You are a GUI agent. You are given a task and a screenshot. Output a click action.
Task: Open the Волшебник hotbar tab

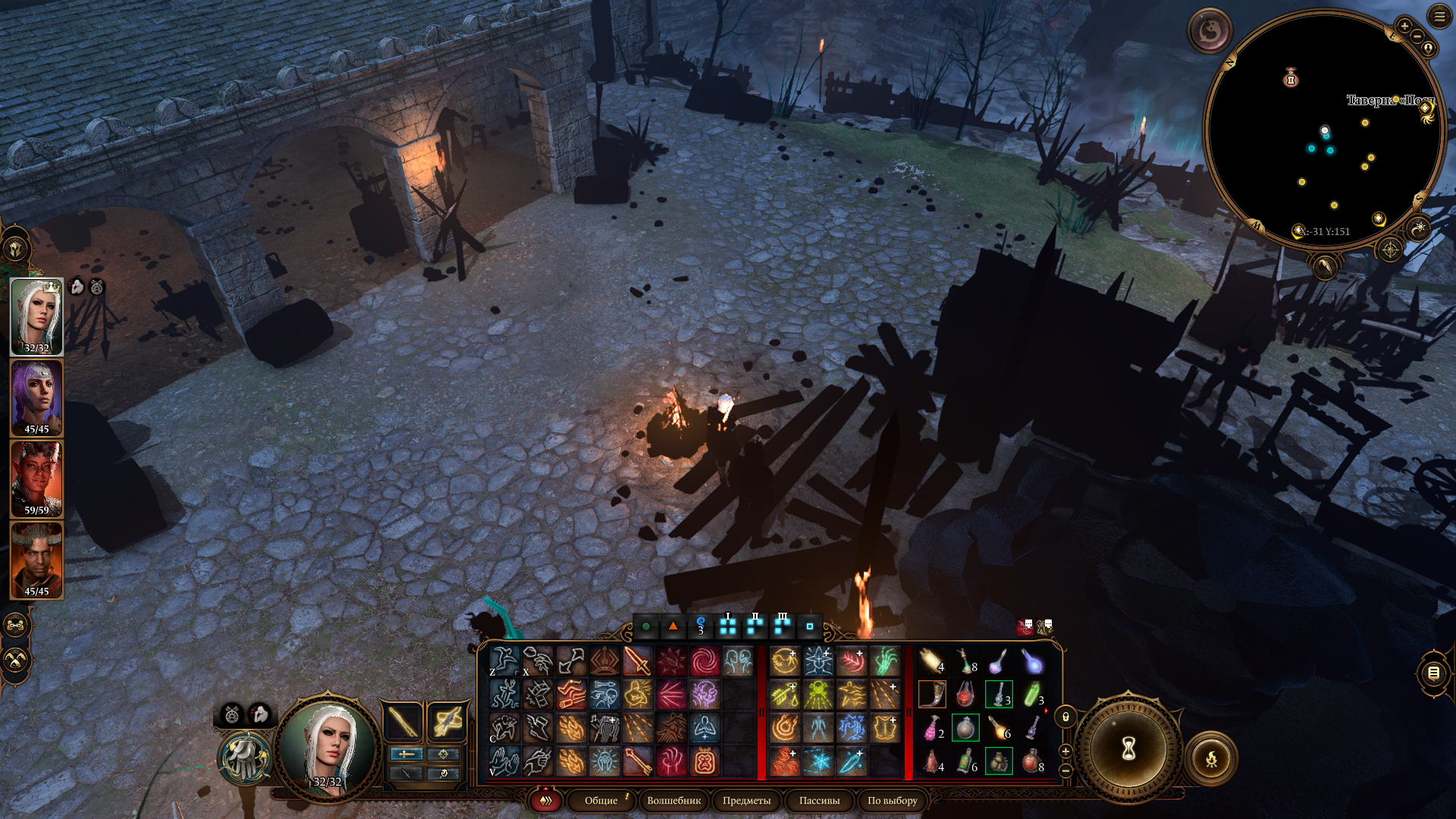673,801
